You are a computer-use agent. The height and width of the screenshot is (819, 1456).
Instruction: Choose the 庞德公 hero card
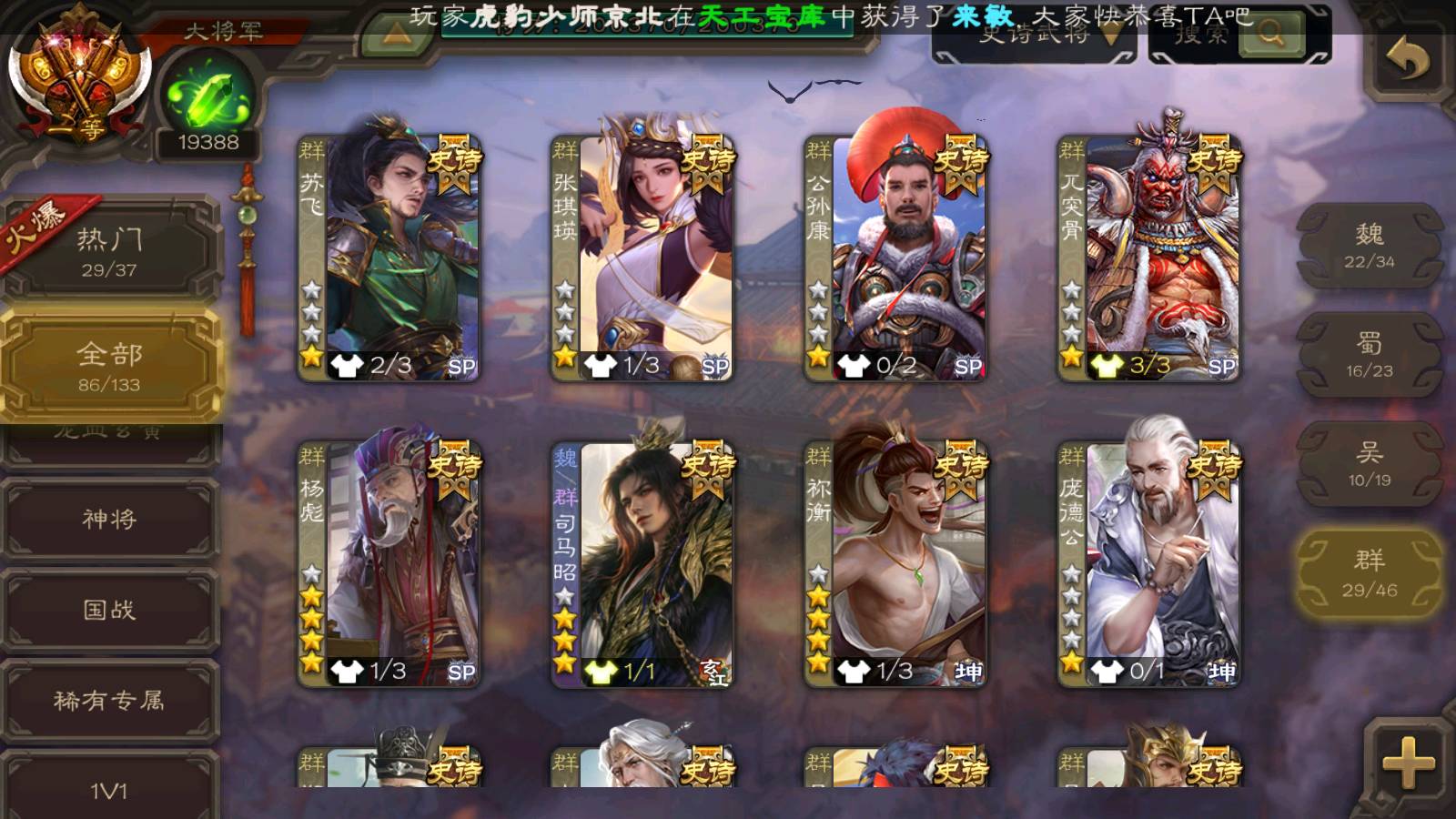(x=1149, y=562)
